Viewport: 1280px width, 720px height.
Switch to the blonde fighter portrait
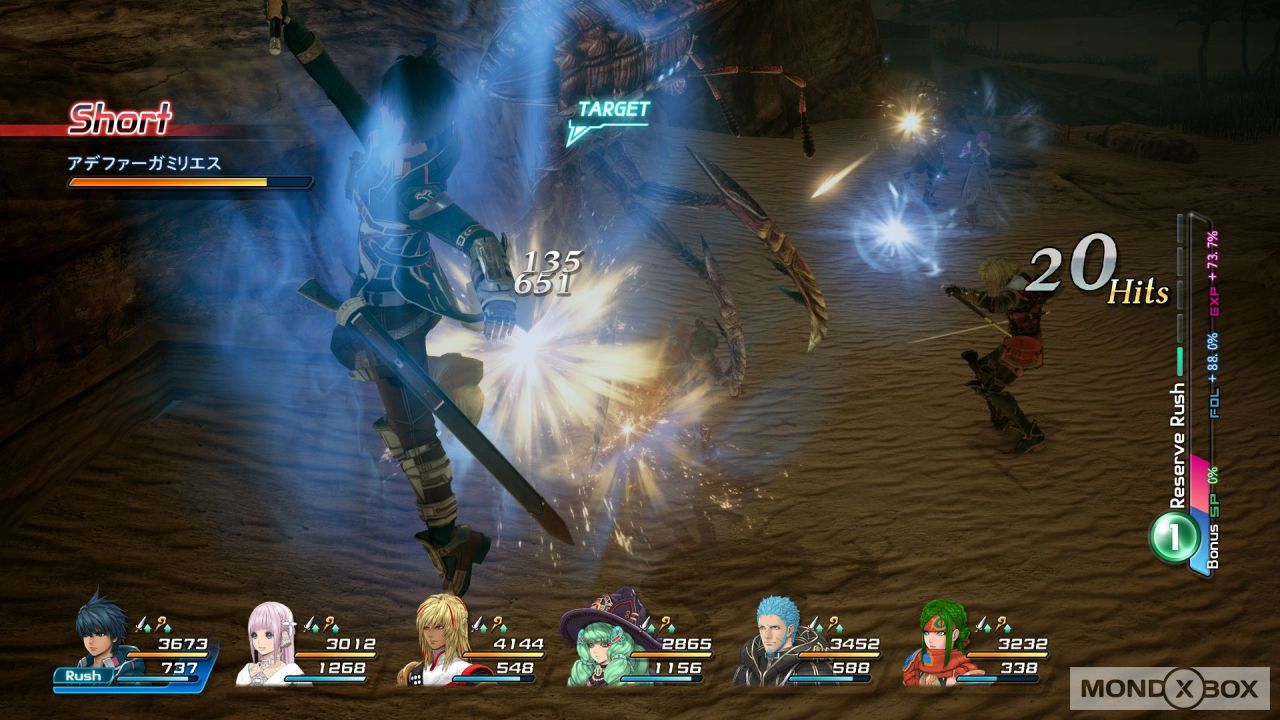click(x=435, y=644)
